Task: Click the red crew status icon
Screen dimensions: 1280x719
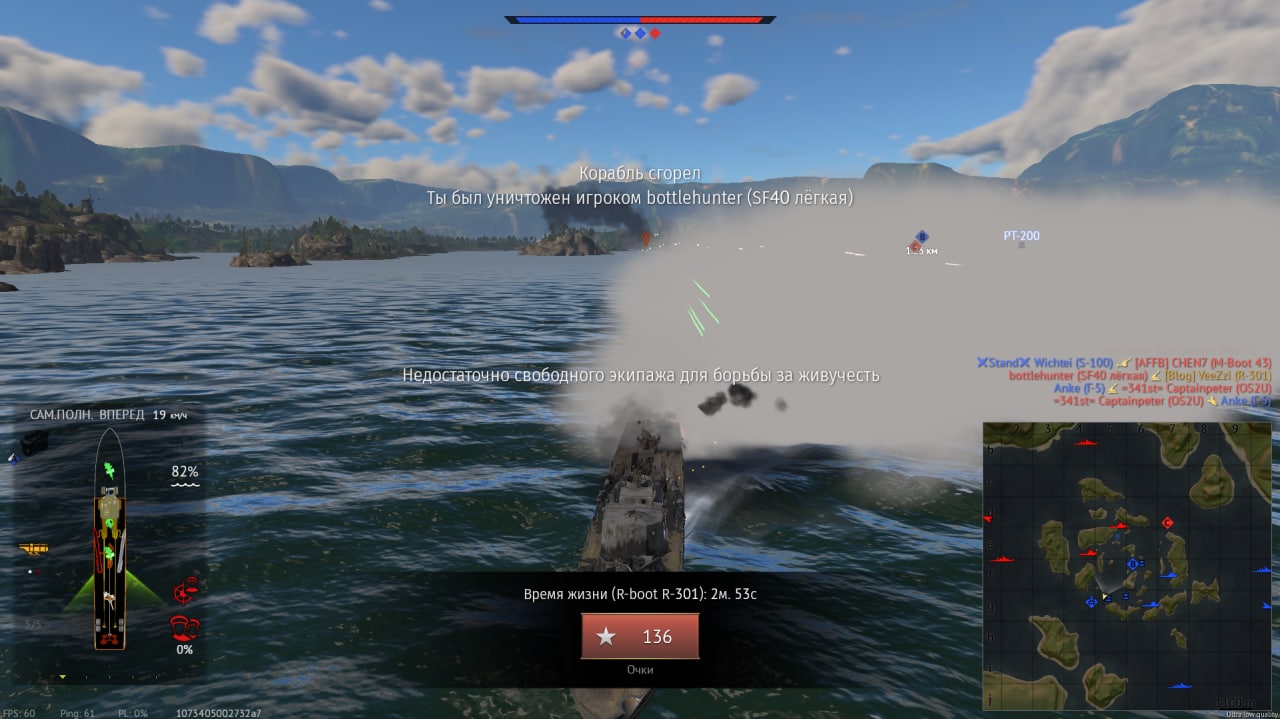Action: point(182,628)
